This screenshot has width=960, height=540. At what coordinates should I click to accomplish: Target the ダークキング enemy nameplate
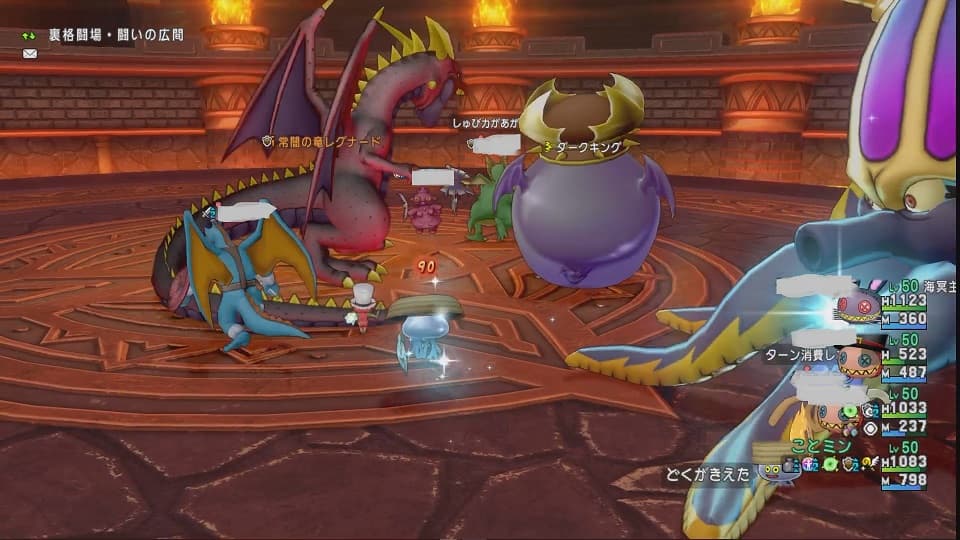click(x=589, y=146)
